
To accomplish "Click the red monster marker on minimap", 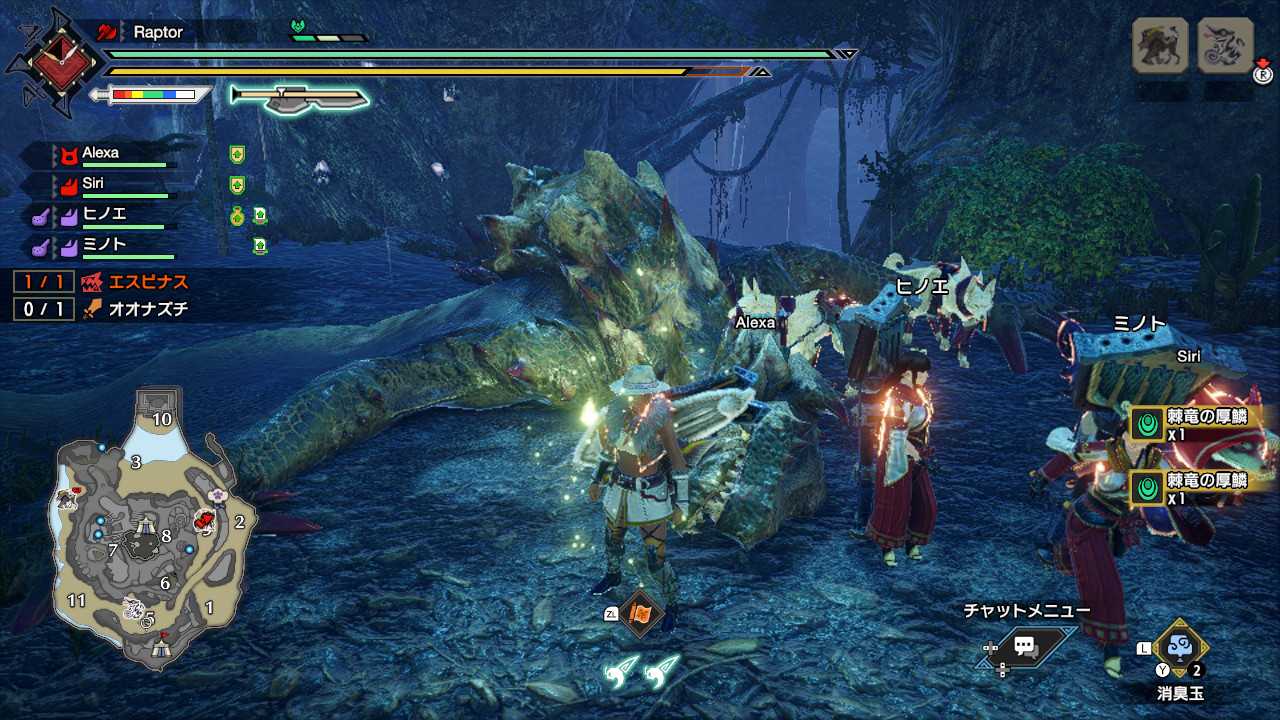I will click(x=206, y=519).
